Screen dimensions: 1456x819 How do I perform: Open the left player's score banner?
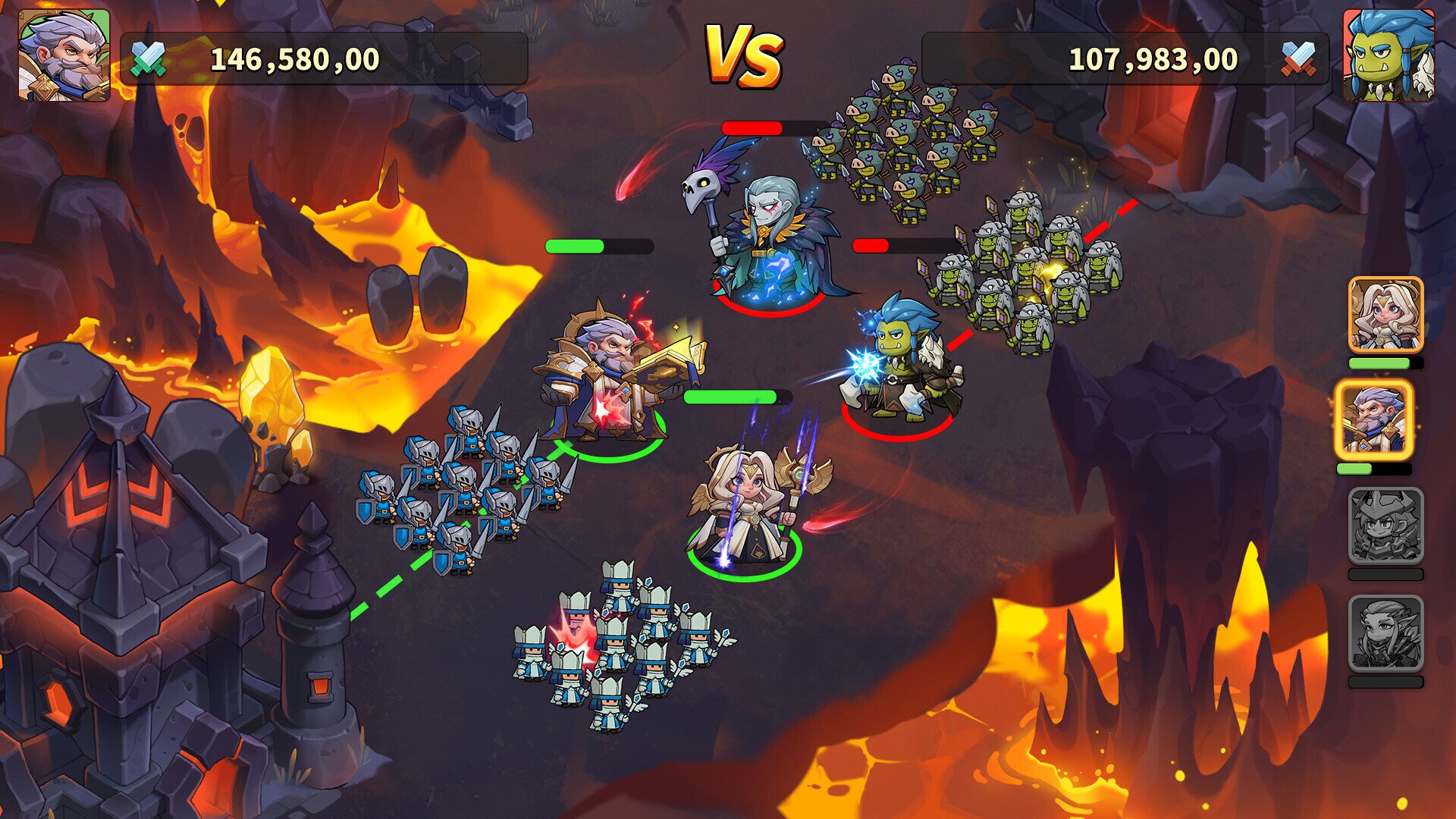pos(326,58)
